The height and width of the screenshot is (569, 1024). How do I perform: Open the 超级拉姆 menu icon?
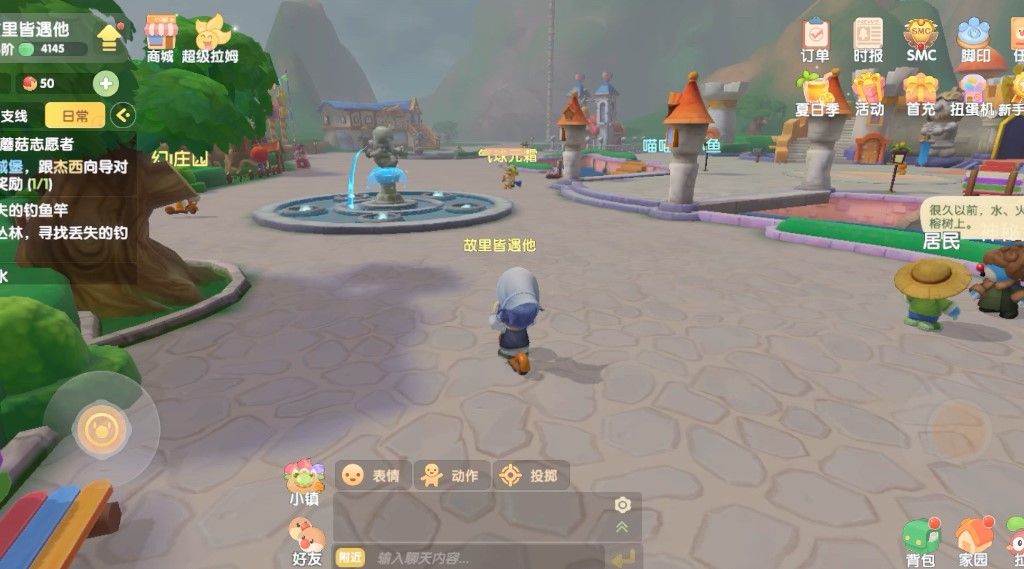(211, 37)
